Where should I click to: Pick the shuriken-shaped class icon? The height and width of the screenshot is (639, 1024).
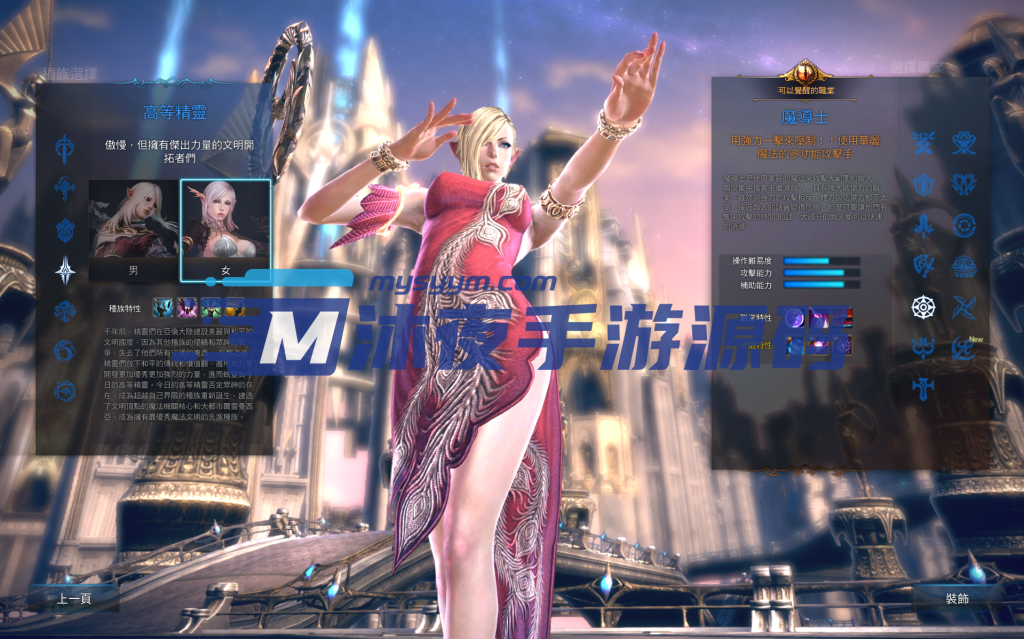coord(964,306)
